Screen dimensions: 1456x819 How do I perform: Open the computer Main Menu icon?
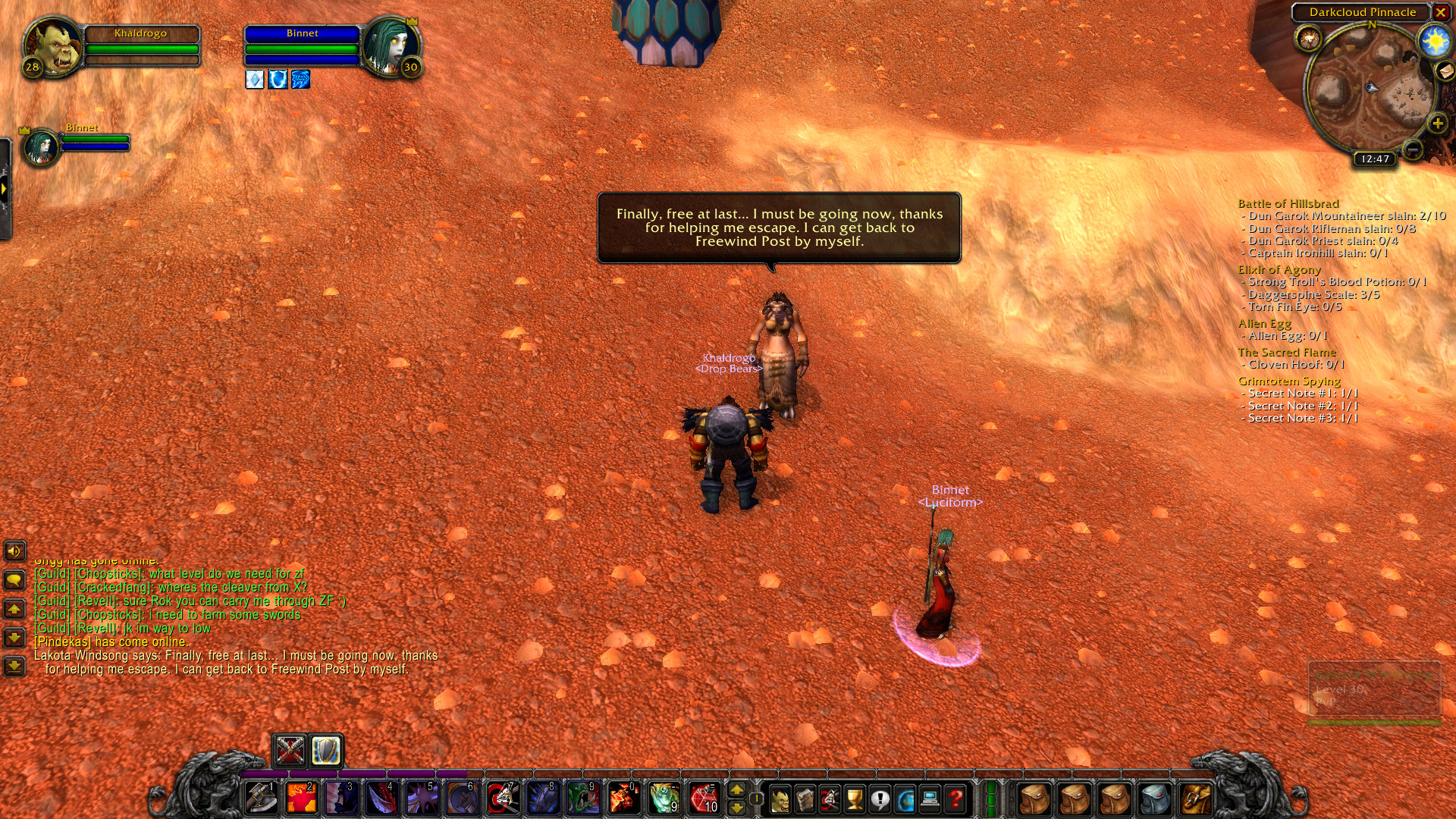(x=930, y=799)
